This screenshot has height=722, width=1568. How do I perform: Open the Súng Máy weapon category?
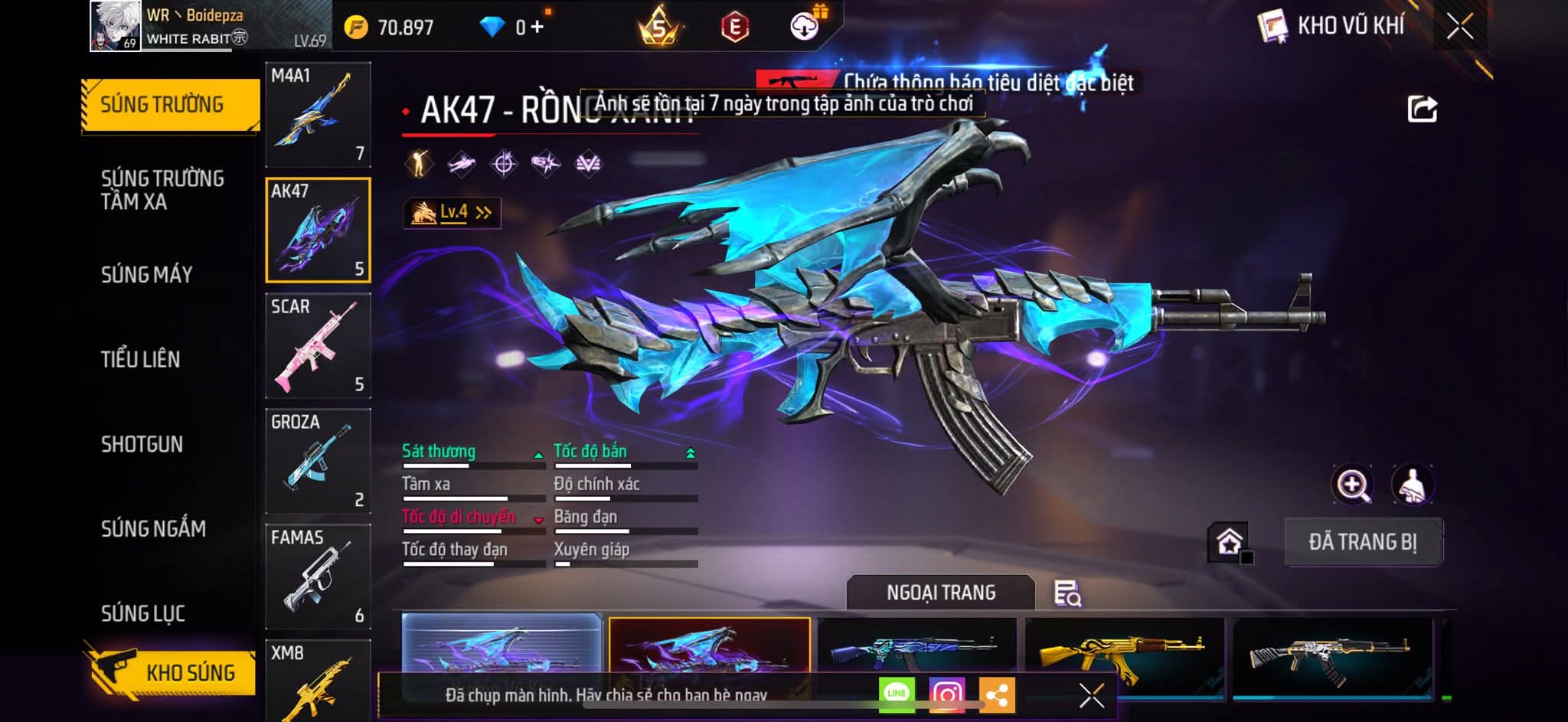[146, 275]
